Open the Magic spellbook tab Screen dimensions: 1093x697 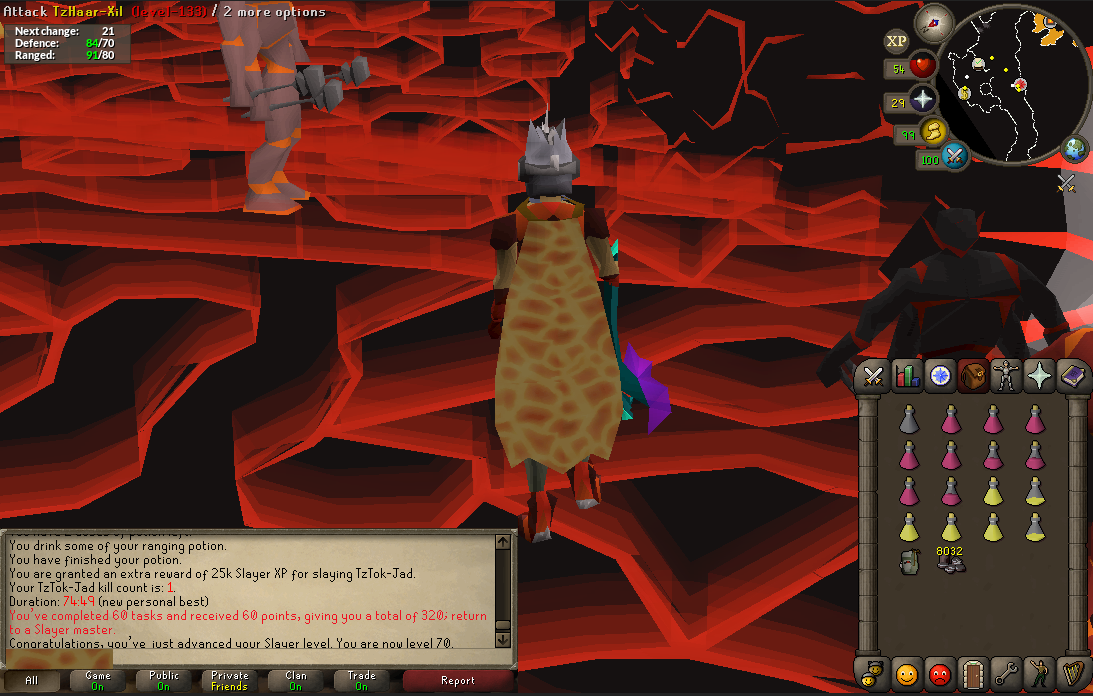[x=1072, y=376]
